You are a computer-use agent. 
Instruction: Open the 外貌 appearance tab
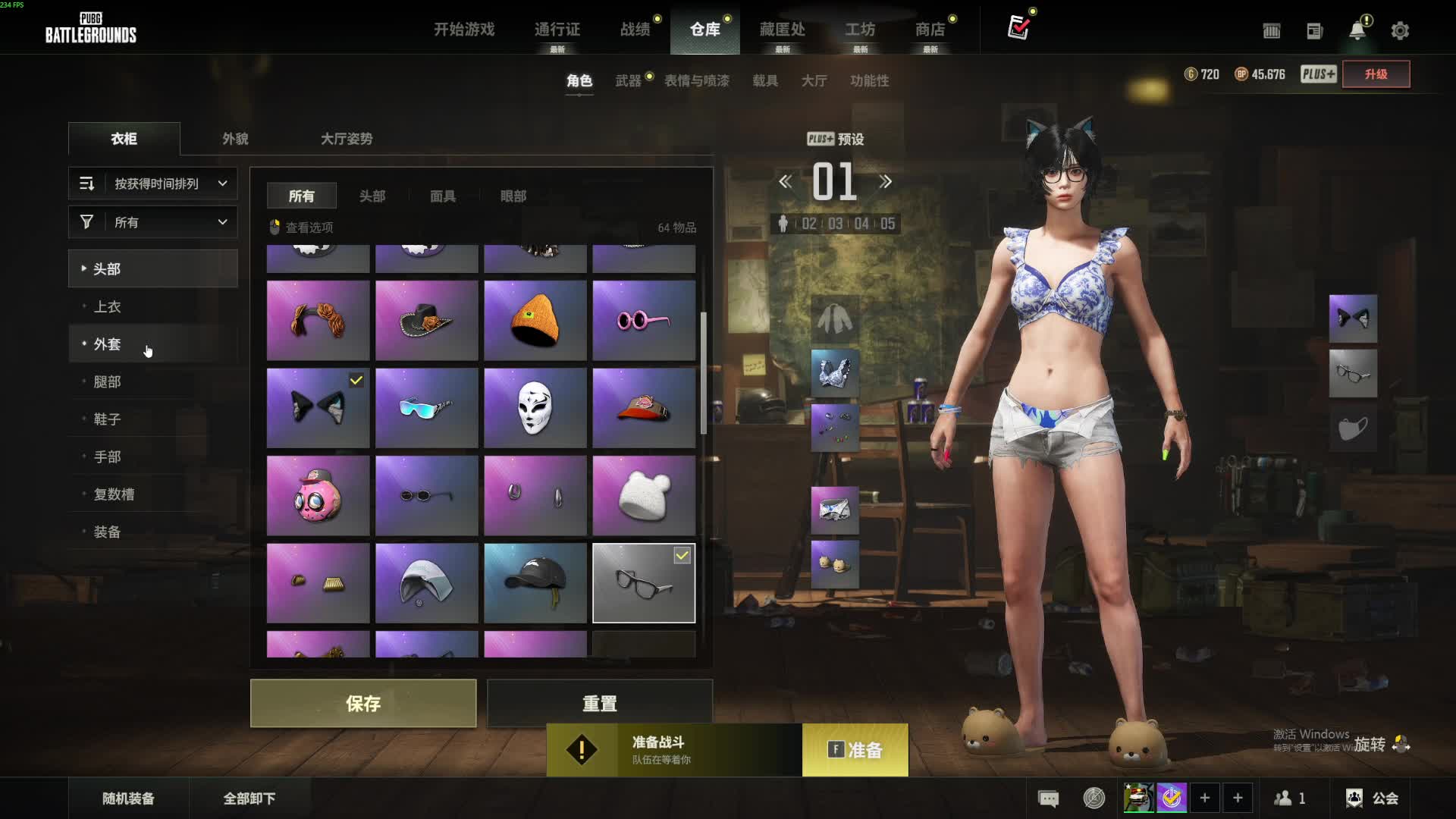pos(235,139)
